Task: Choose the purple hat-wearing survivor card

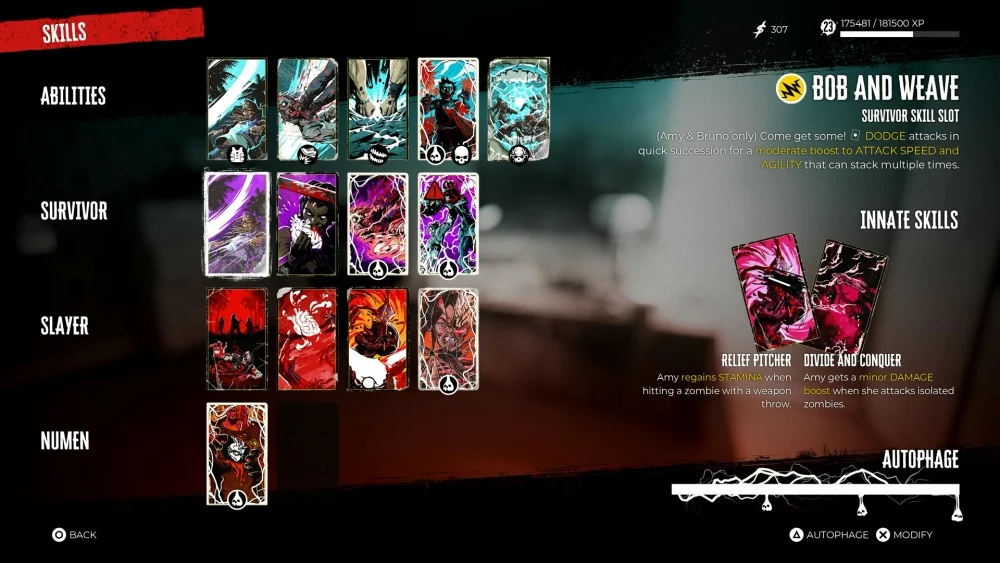Action: tap(307, 224)
